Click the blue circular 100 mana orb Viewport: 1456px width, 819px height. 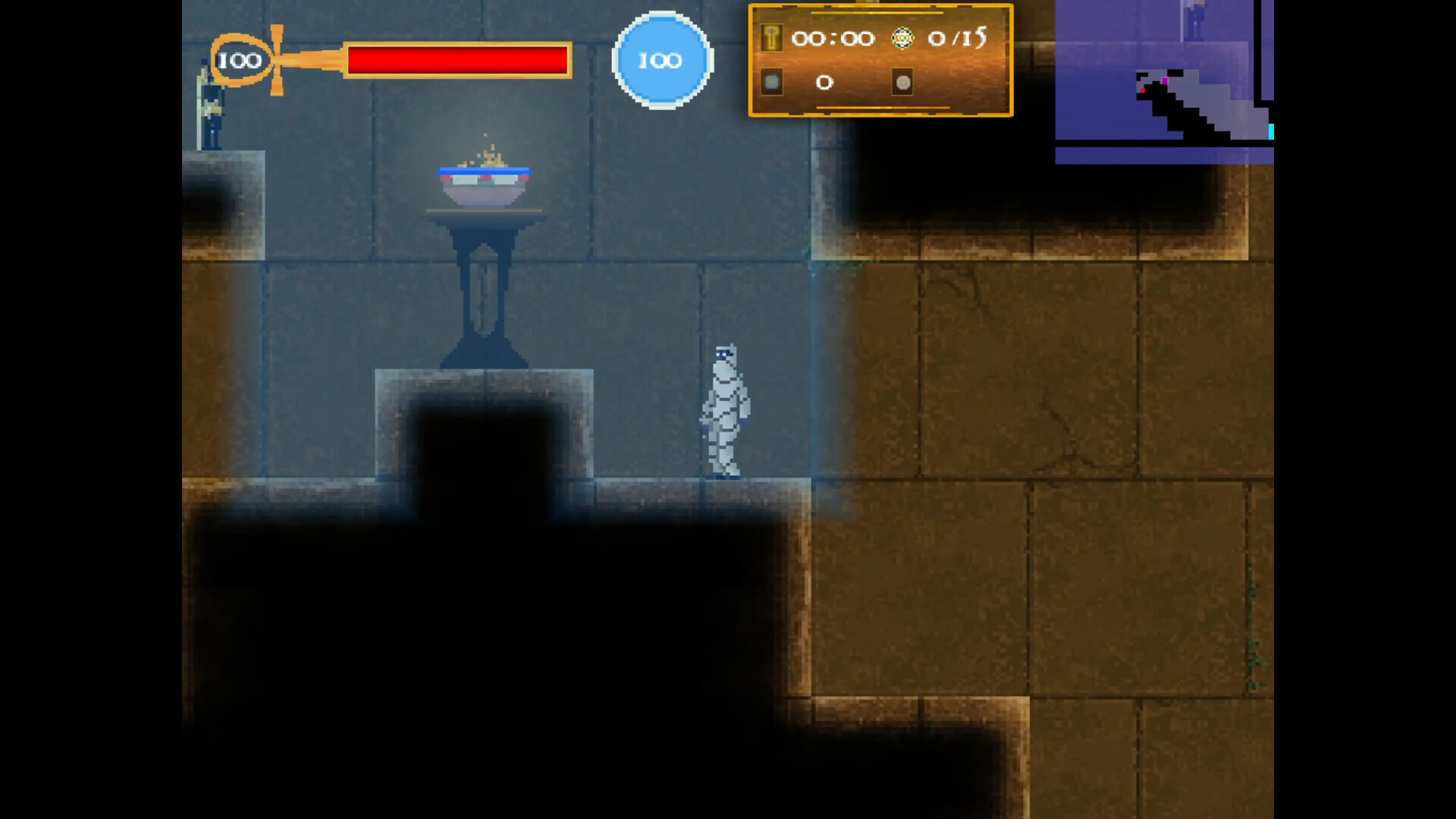(x=661, y=61)
